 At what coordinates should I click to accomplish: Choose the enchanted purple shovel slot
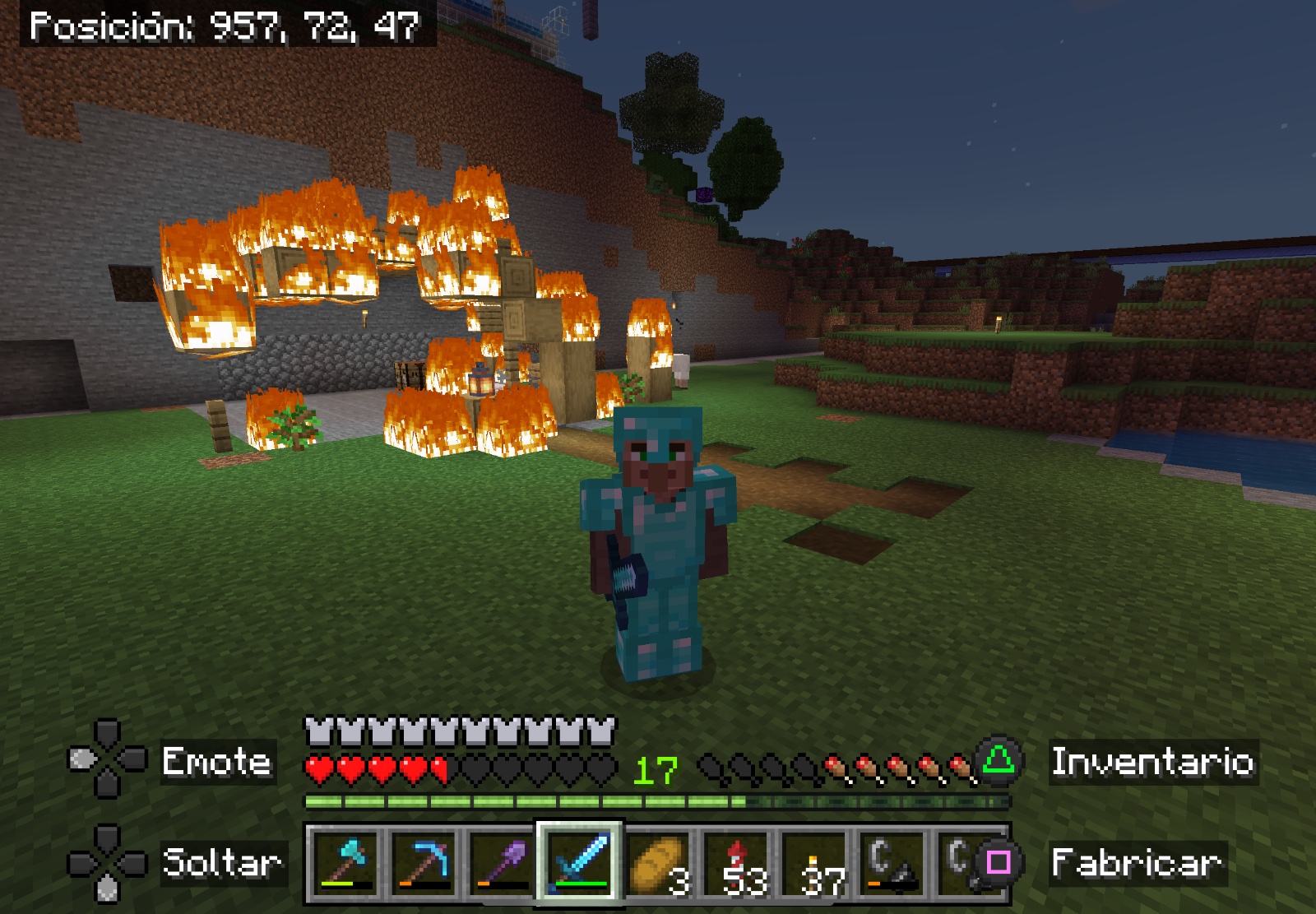point(502,862)
